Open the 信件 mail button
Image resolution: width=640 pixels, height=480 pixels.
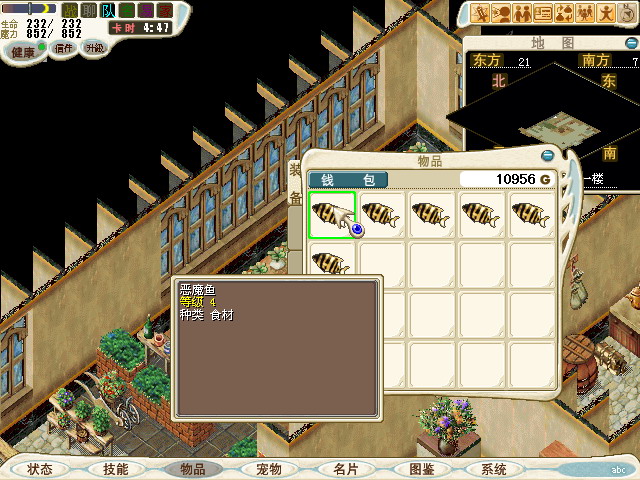click(x=64, y=48)
